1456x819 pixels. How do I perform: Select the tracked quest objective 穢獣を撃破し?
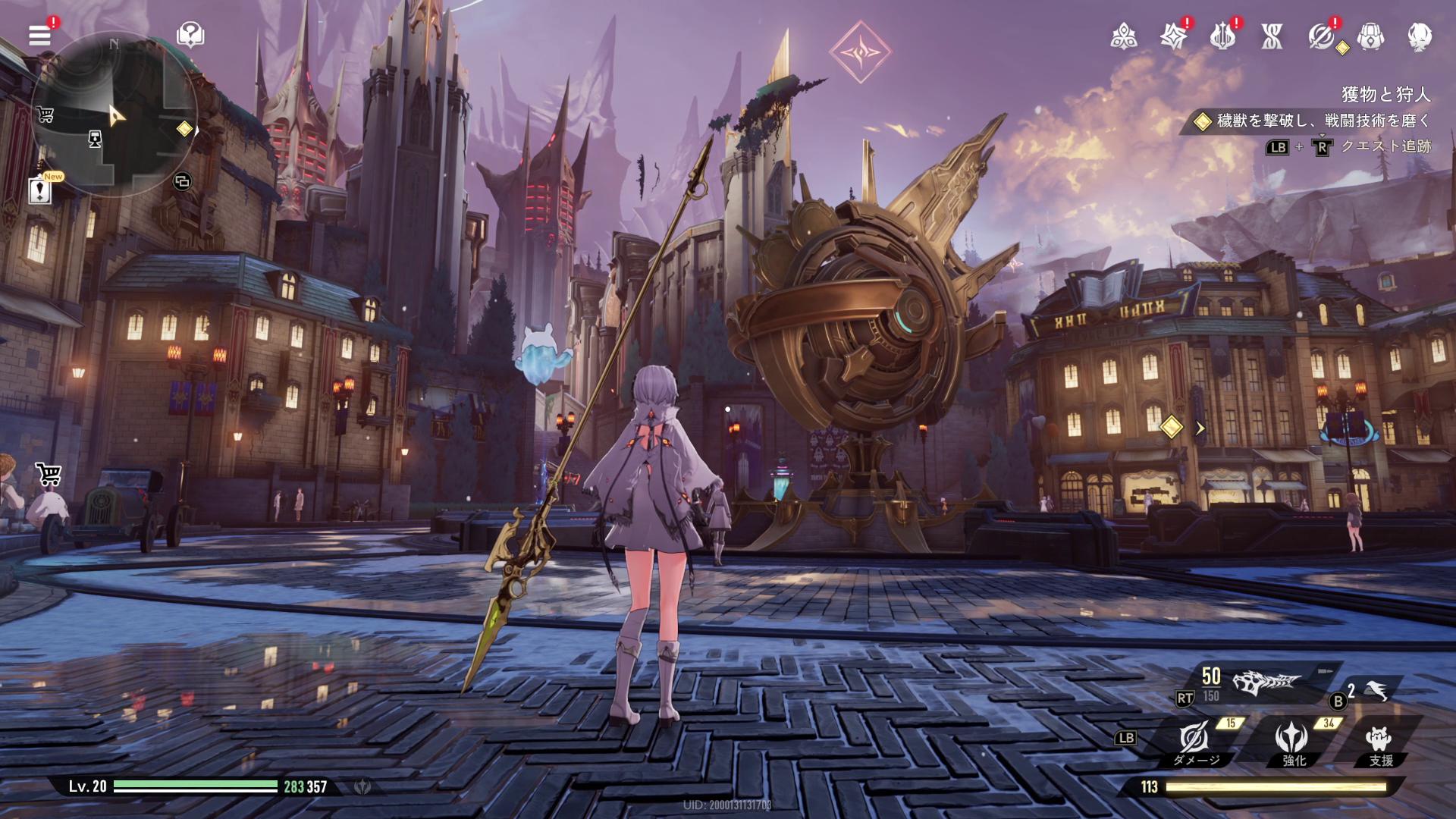(1316, 121)
